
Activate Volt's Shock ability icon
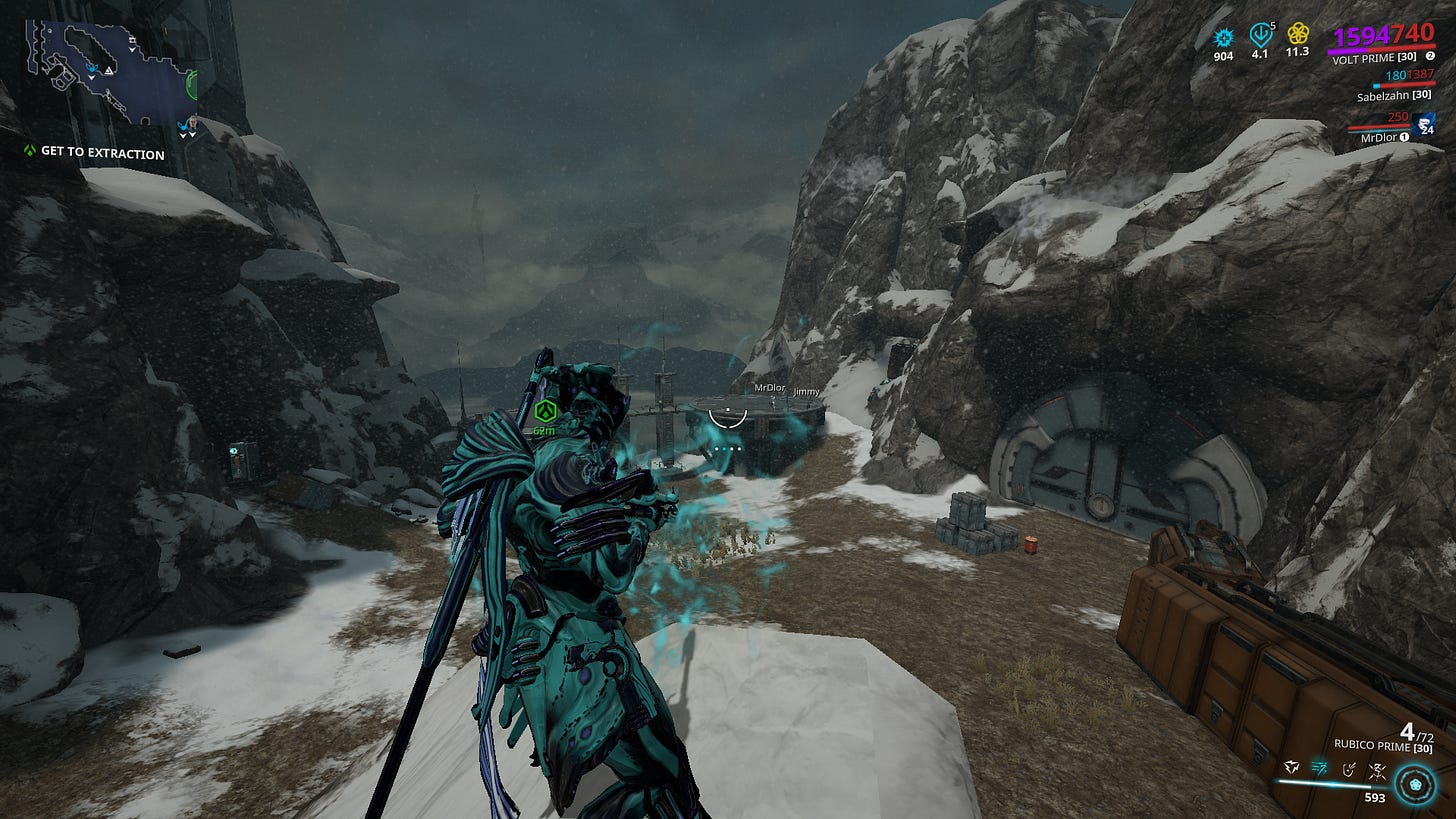1292,767
